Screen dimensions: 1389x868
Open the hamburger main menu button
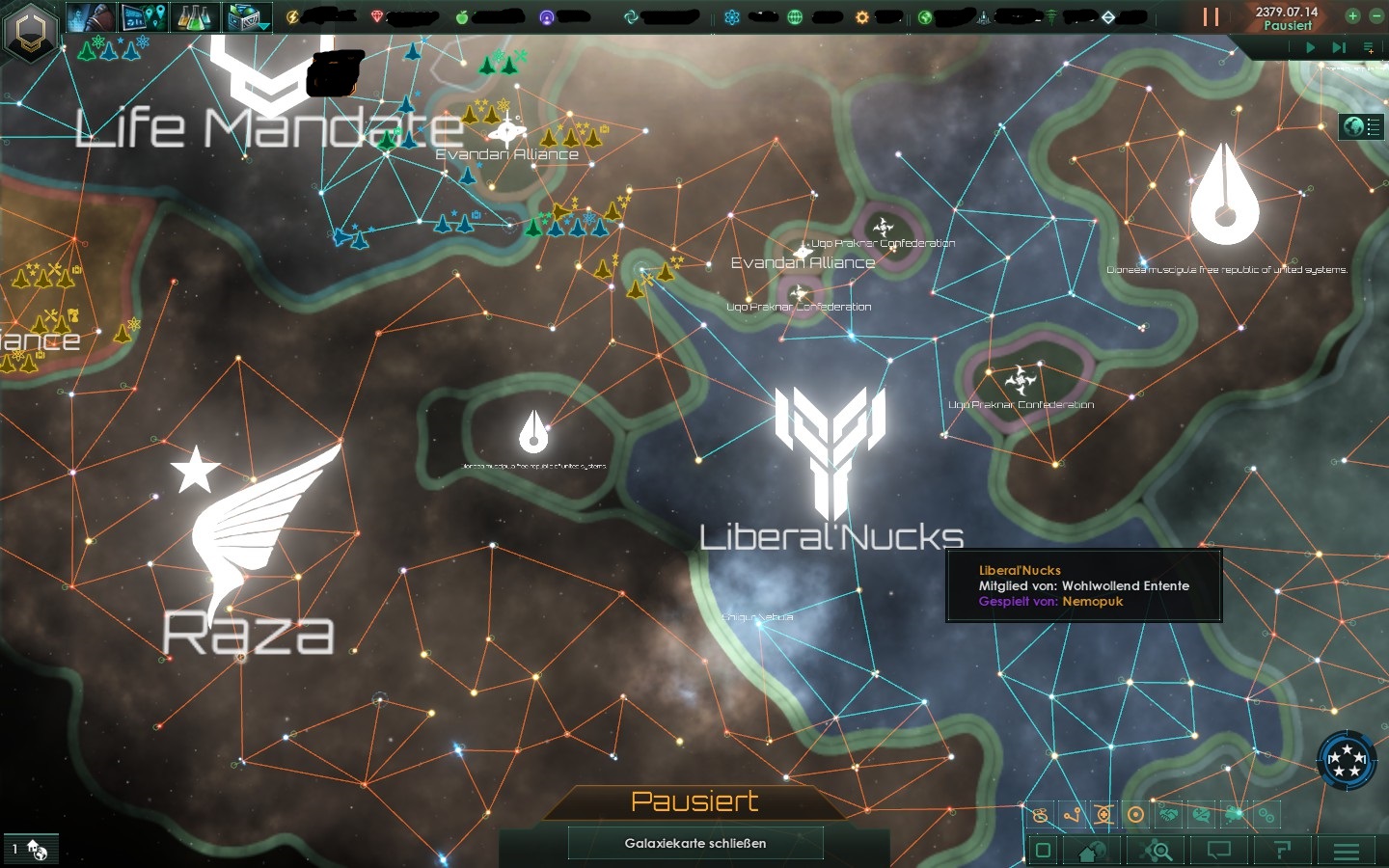(1347, 851)
